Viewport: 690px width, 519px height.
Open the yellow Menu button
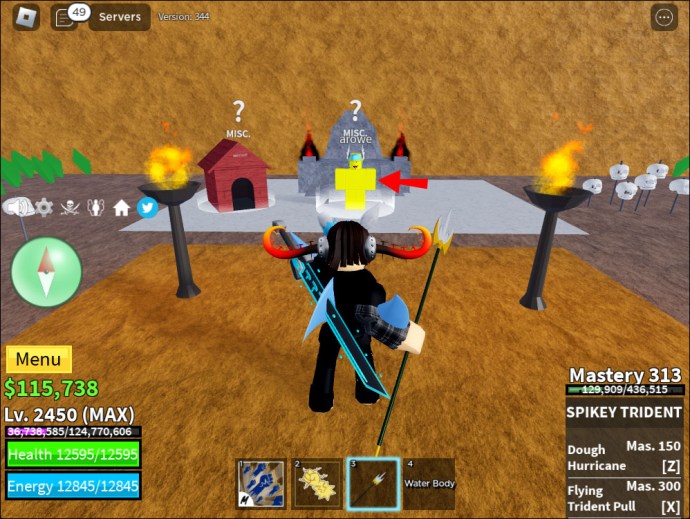[39, 359]
